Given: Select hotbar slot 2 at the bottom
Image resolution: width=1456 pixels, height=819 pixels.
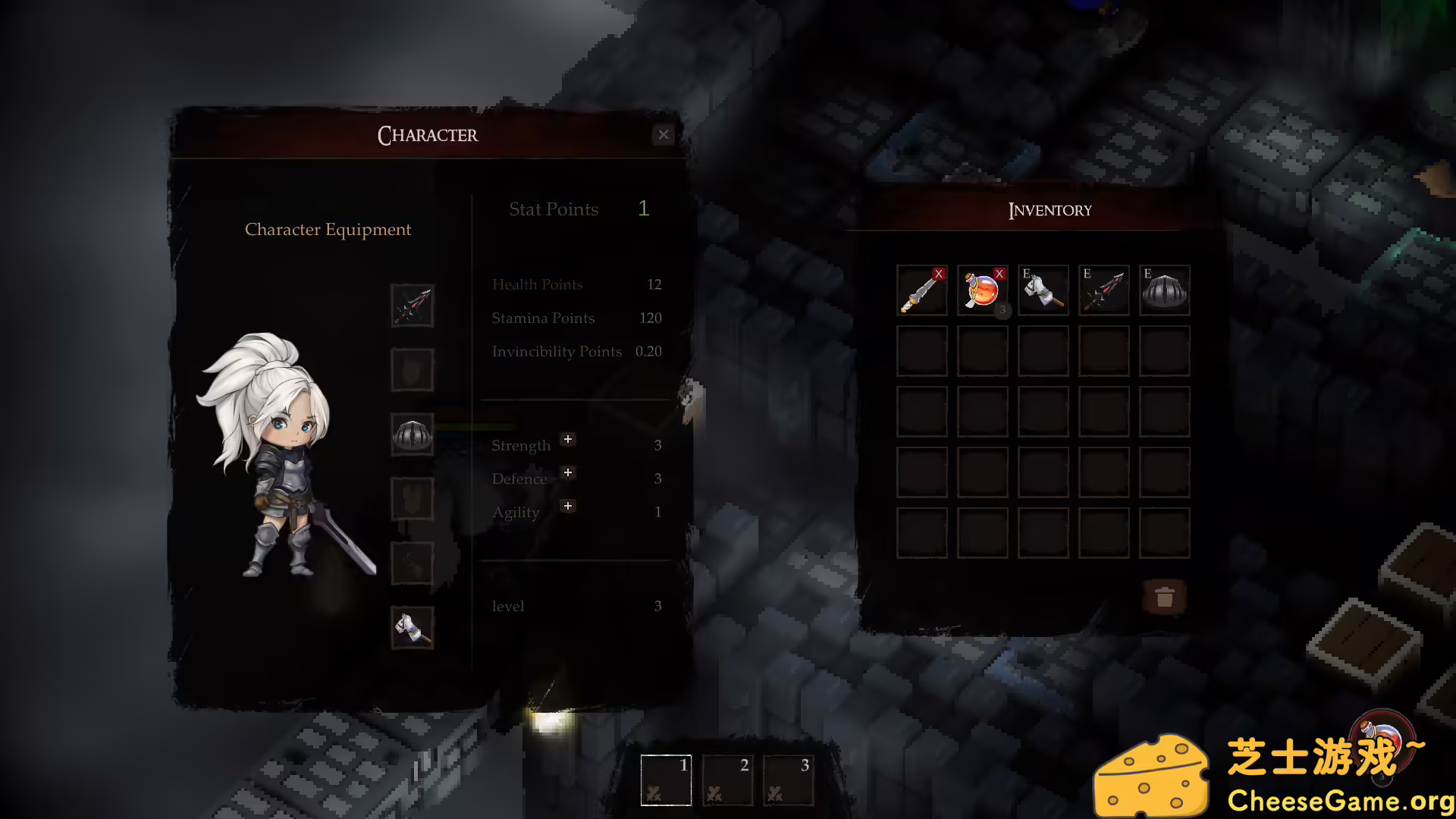Looking at the screenshot, I should [726, 780].
